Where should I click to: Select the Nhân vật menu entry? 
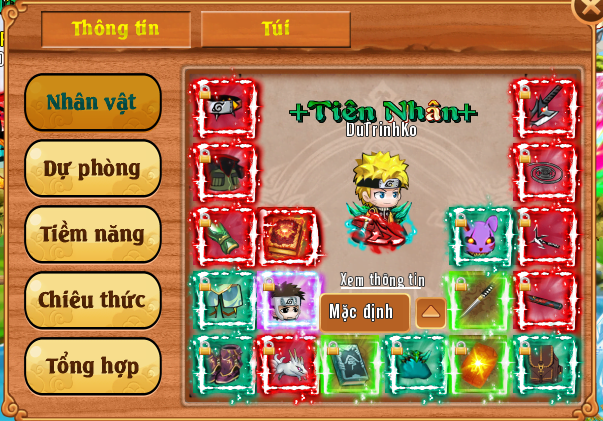92,102
